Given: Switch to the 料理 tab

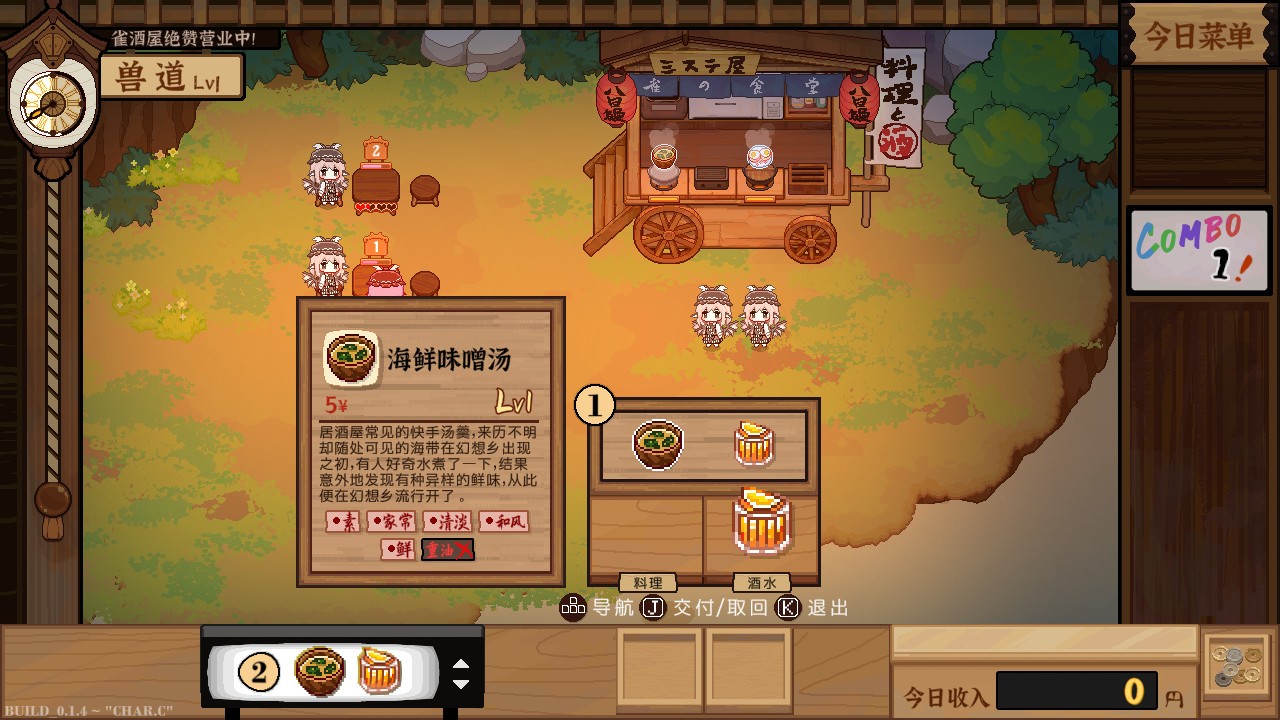Looking at the screenshot, I should click(x=647, y=583).
